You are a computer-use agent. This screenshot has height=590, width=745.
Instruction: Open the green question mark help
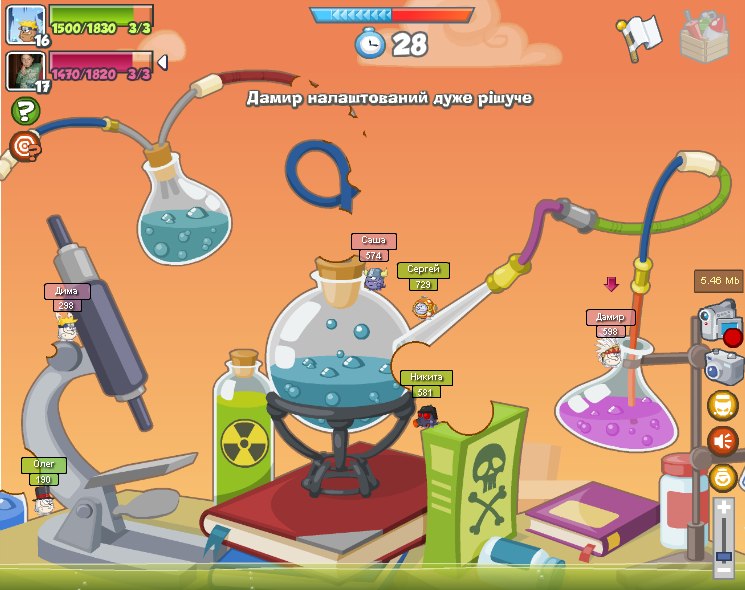(x=25, y=111)
